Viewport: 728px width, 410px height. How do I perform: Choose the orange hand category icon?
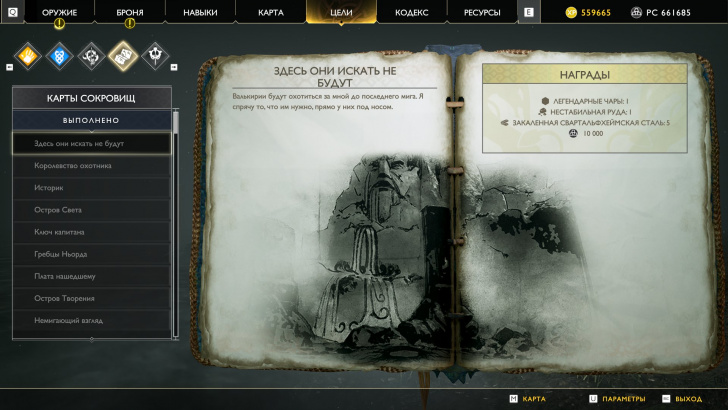click(28, 52)
